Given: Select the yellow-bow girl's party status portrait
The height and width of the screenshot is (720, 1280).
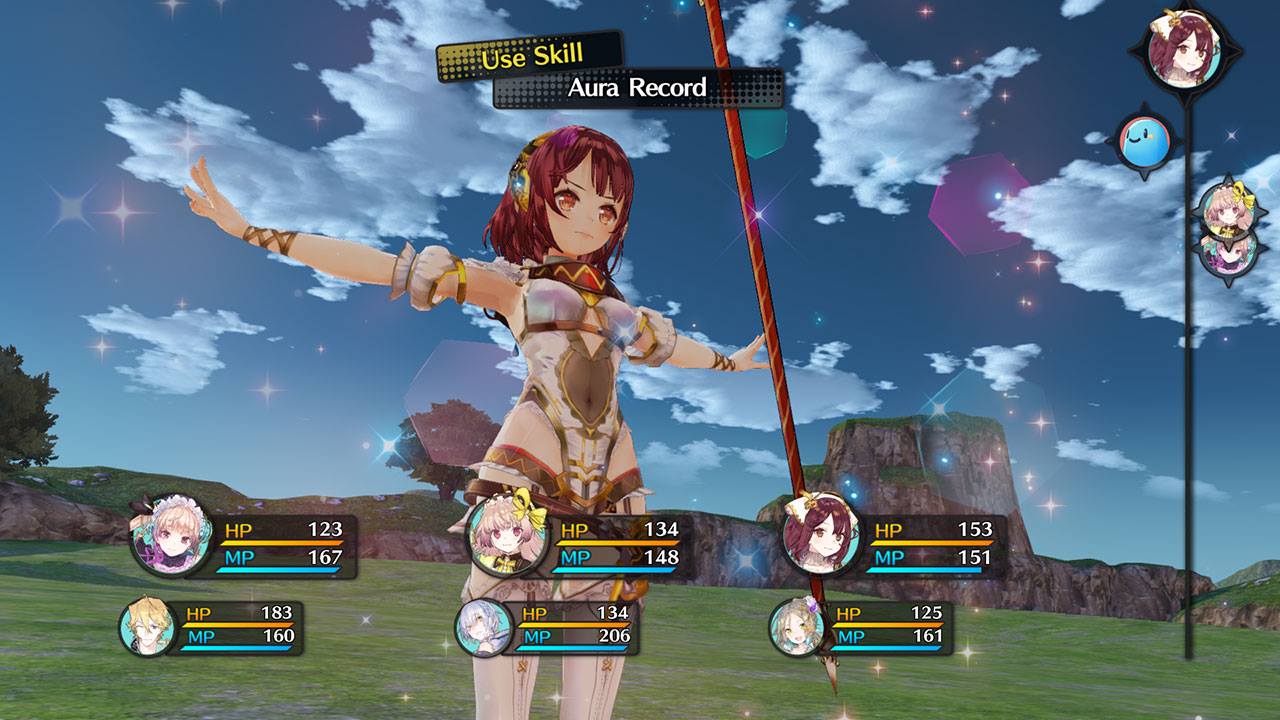Looking at the screenshot, I should point(507,537).
